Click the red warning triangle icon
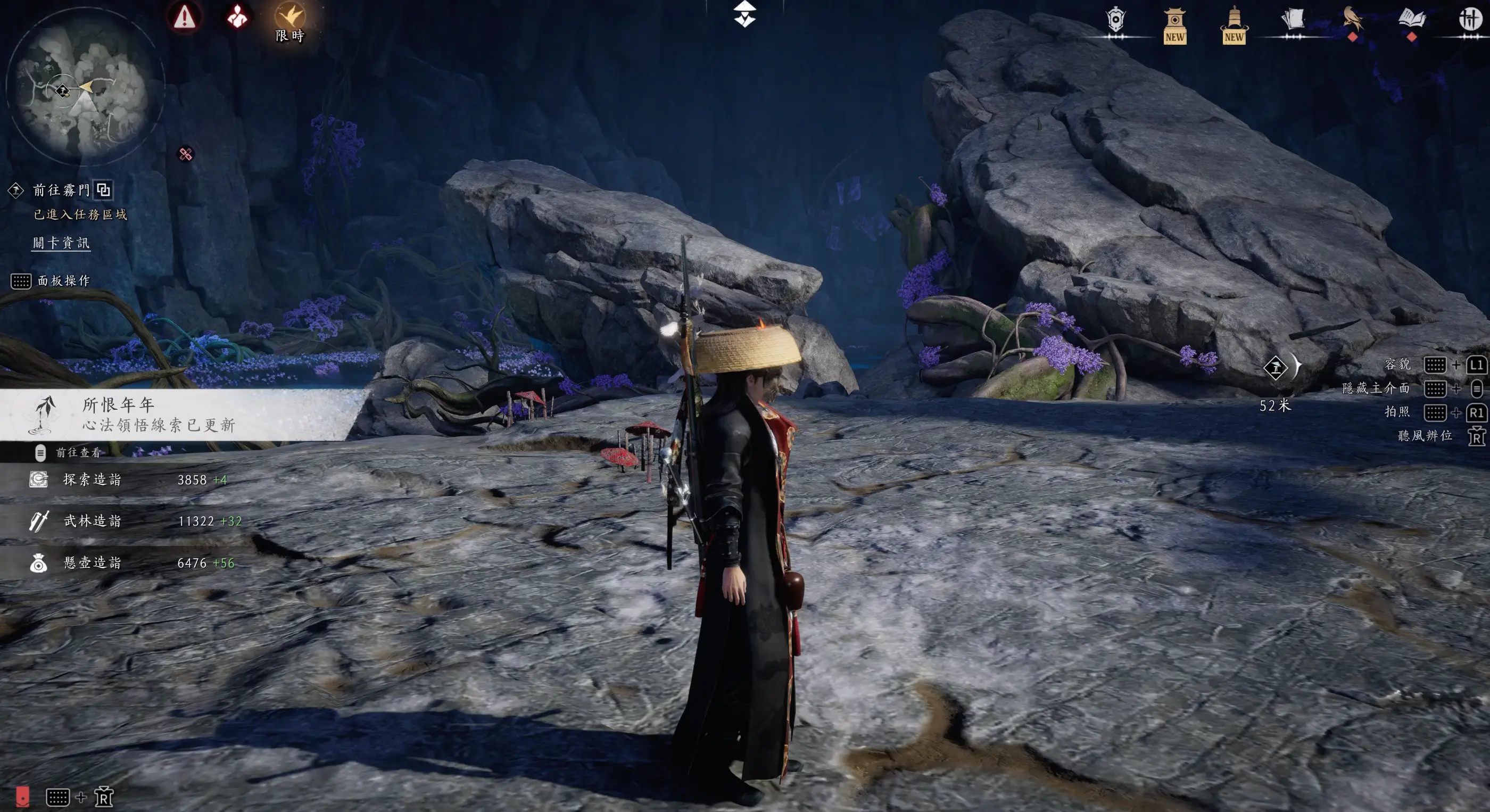Screen dimensions: 1490x812 (185, 18)
